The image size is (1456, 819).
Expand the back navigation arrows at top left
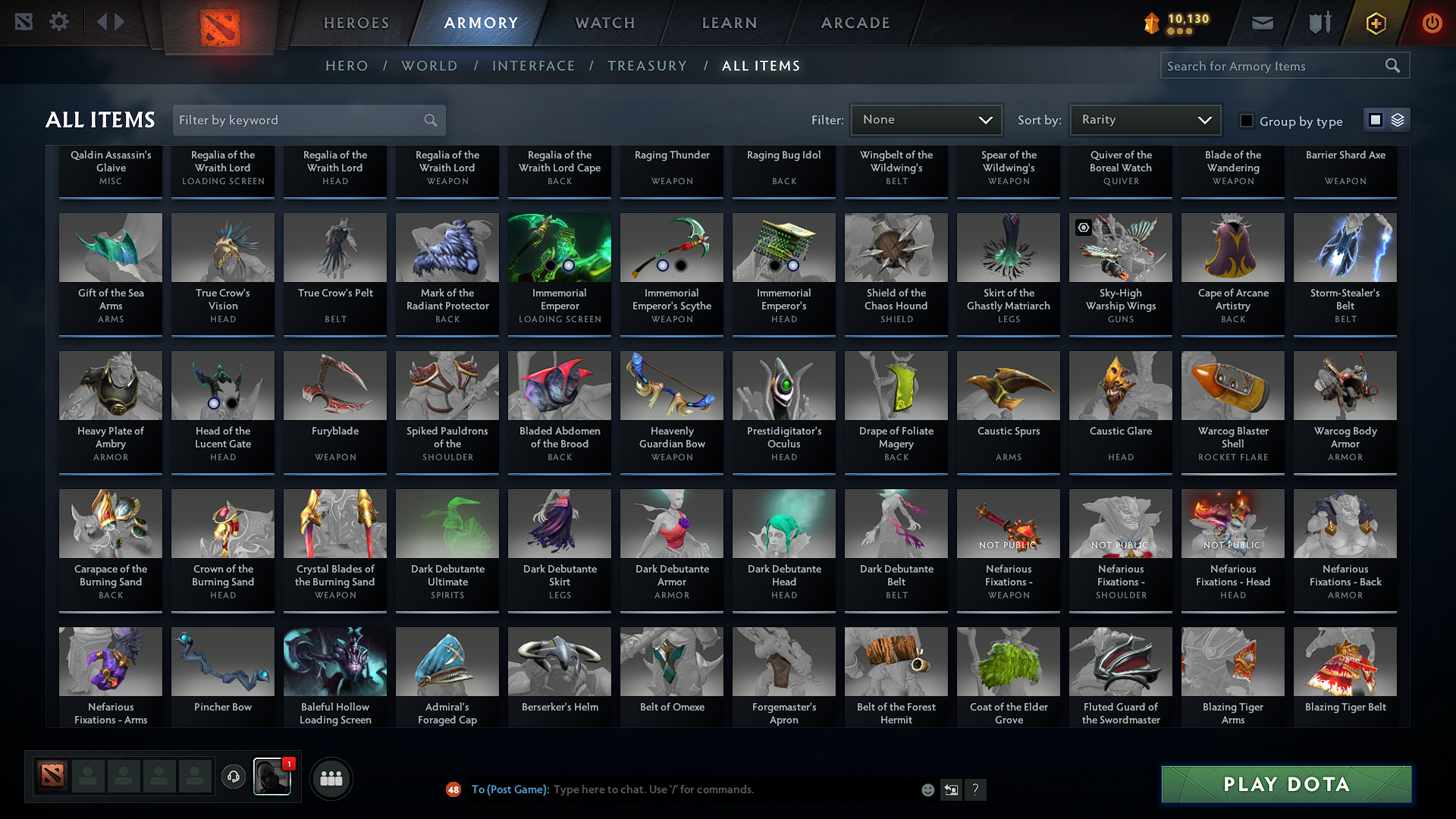(x=111, y=22)
